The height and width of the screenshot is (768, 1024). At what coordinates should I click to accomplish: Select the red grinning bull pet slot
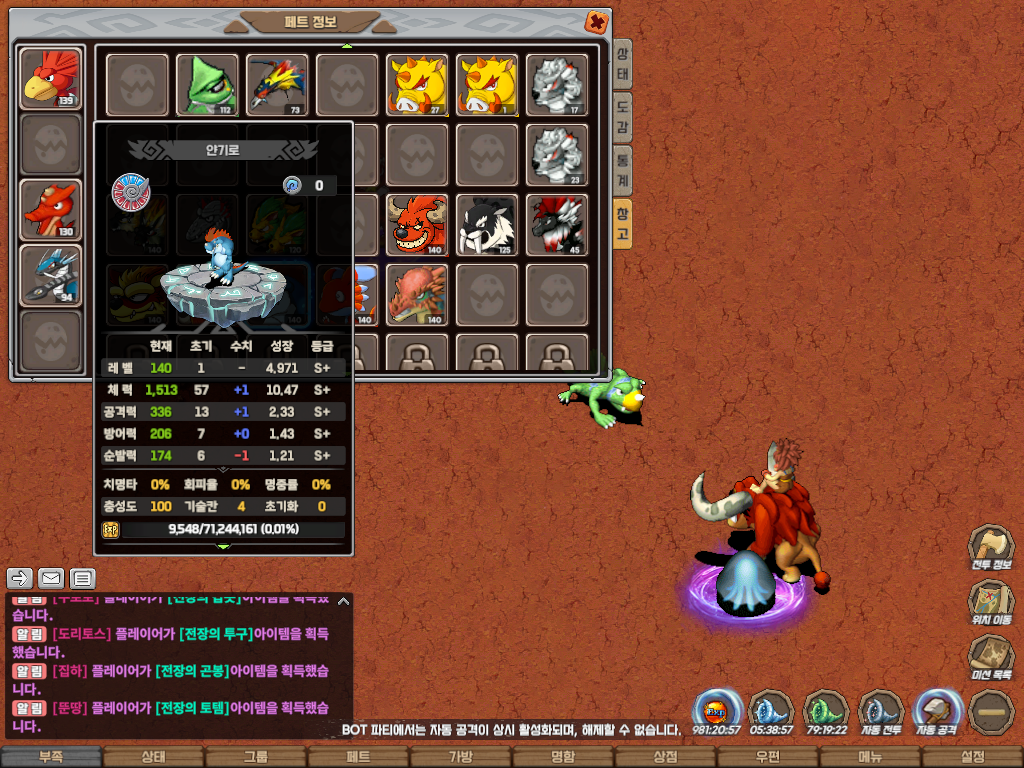click(x=417, y=224)
